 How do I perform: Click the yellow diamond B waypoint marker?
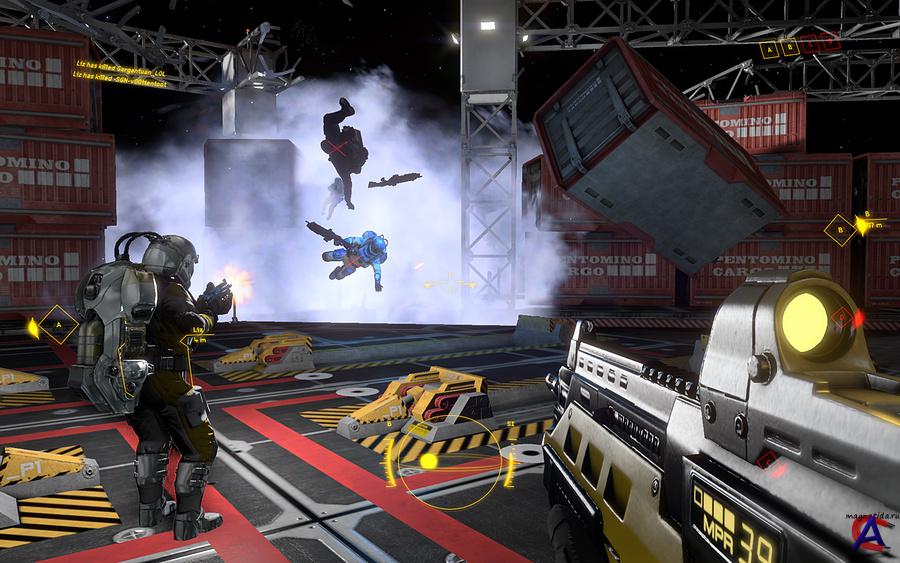click(x=840, y=230)
